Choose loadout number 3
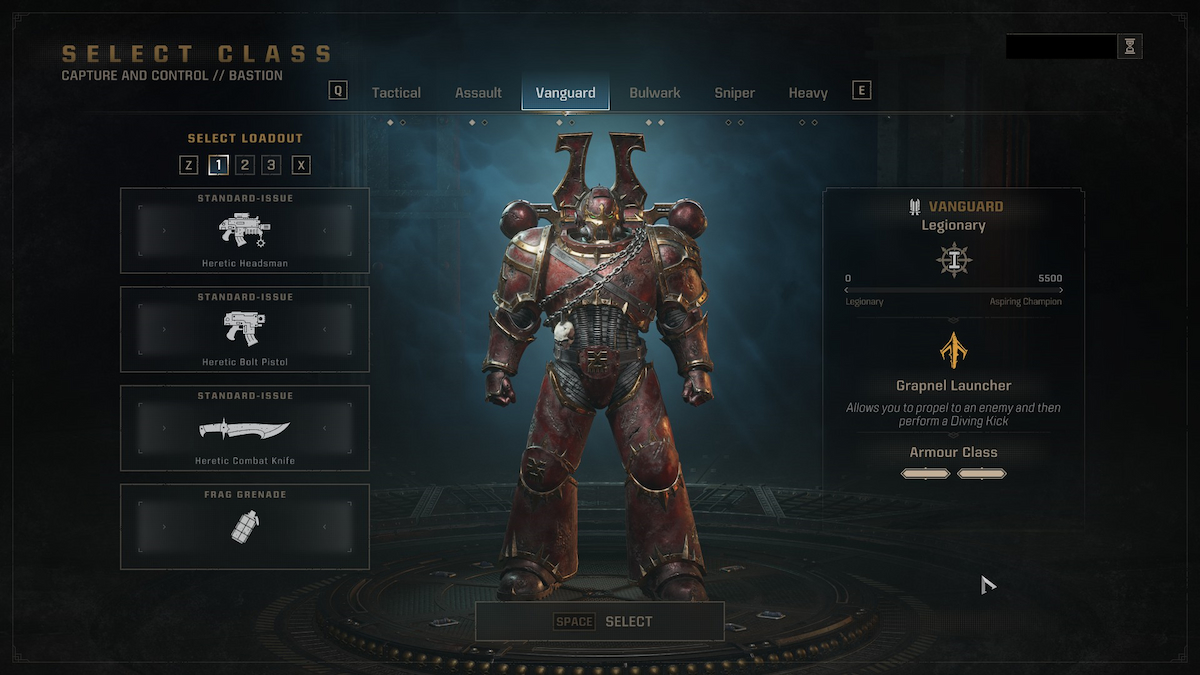Screen dimensions: 1200x675 pyautogui.click(x=272, y=165)
